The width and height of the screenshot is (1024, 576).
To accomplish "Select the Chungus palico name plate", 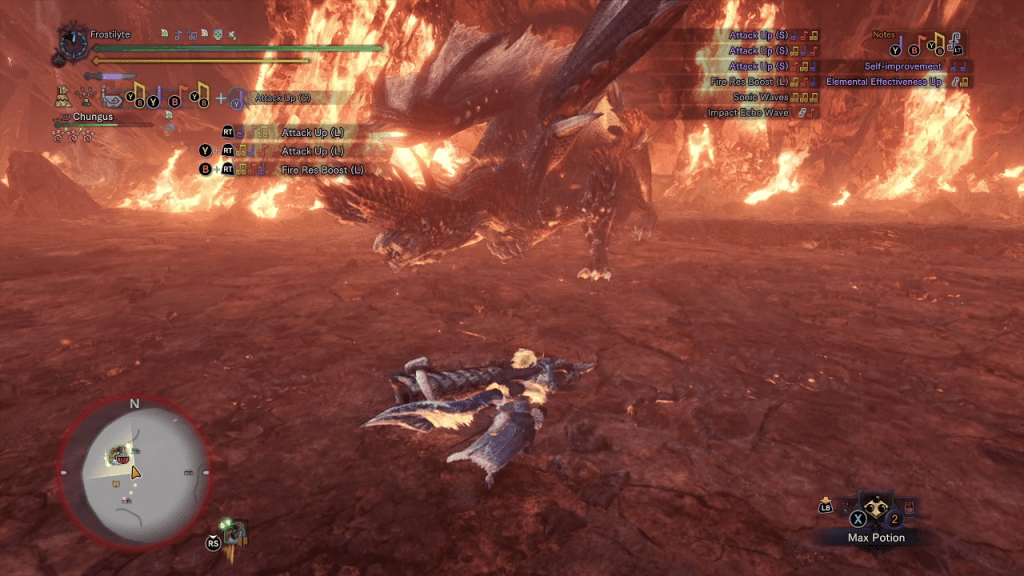I will click(x=92, y=117).
